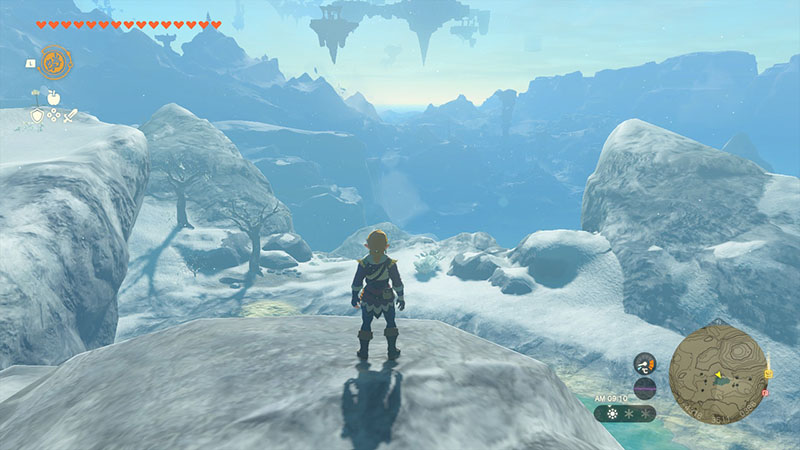The image size is (800, 450).
Task: Select the four-circle materials icon
Action: pos(54,116)
